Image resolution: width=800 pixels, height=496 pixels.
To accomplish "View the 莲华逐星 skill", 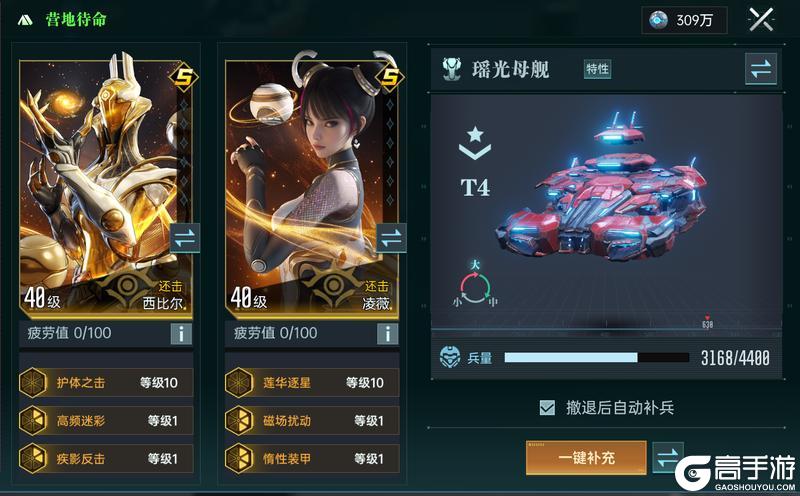I will (x=312, y=382).
